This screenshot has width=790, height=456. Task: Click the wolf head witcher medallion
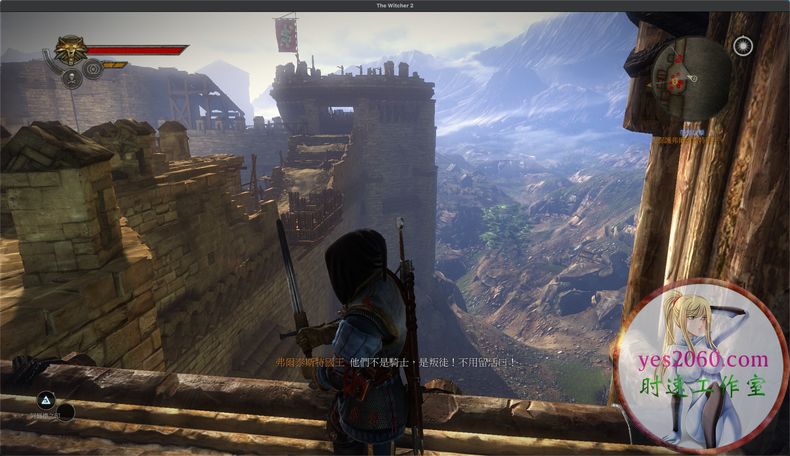(x=69, y=51)
